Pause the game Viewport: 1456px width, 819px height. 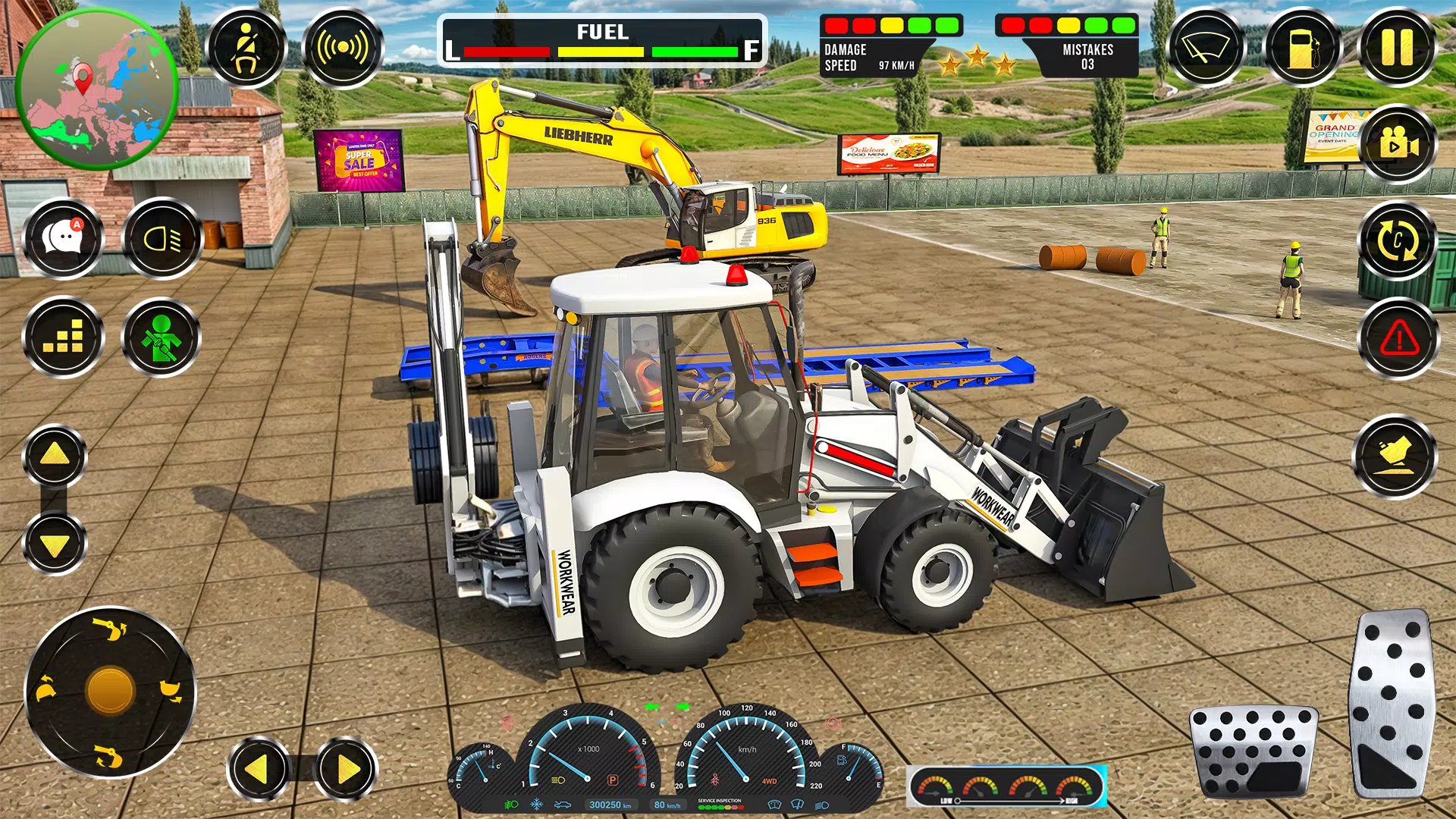tap(1404, 47)
